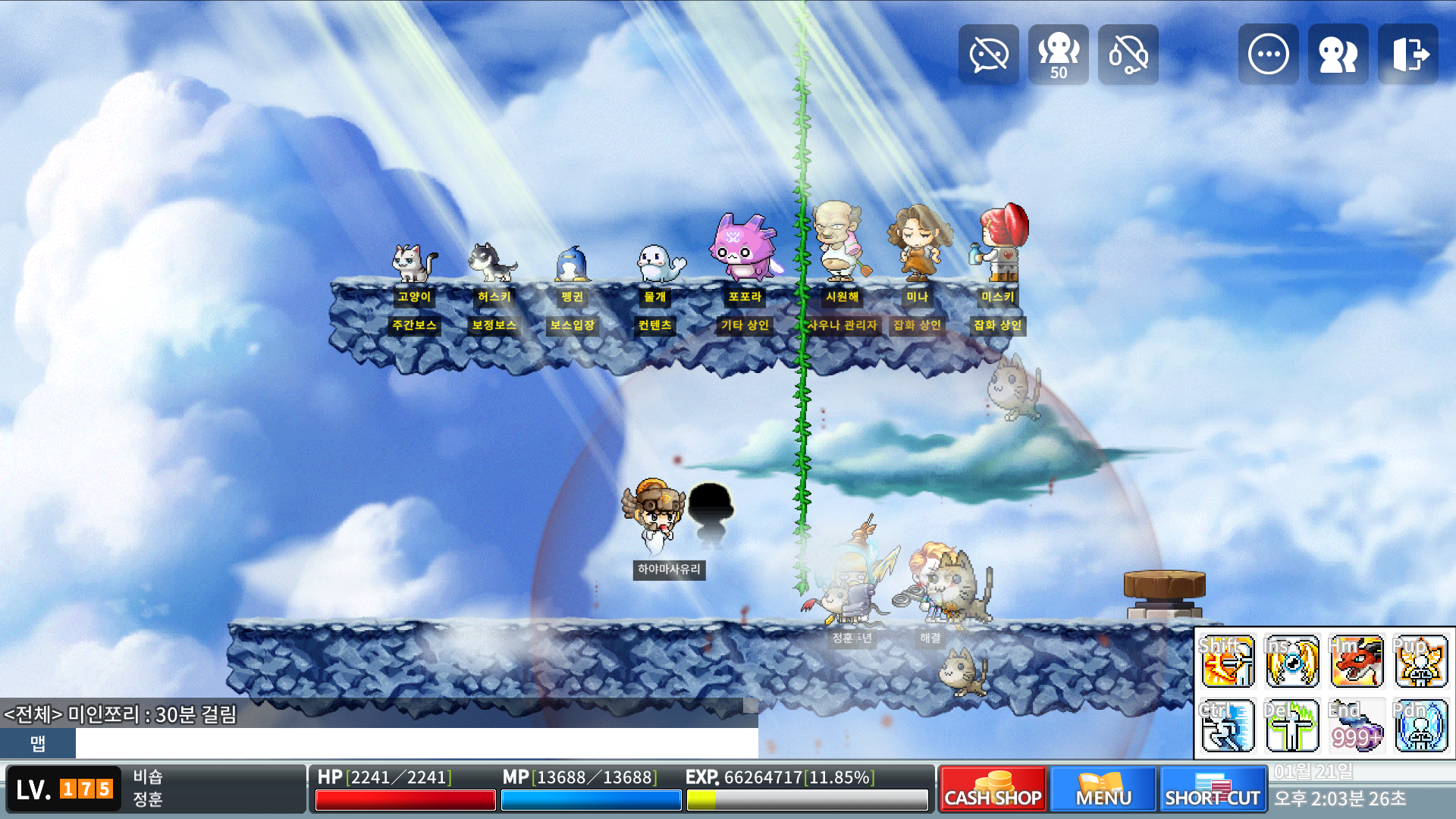
Task: Open the SHORT CUT panel
Action: click(1213, 789)
